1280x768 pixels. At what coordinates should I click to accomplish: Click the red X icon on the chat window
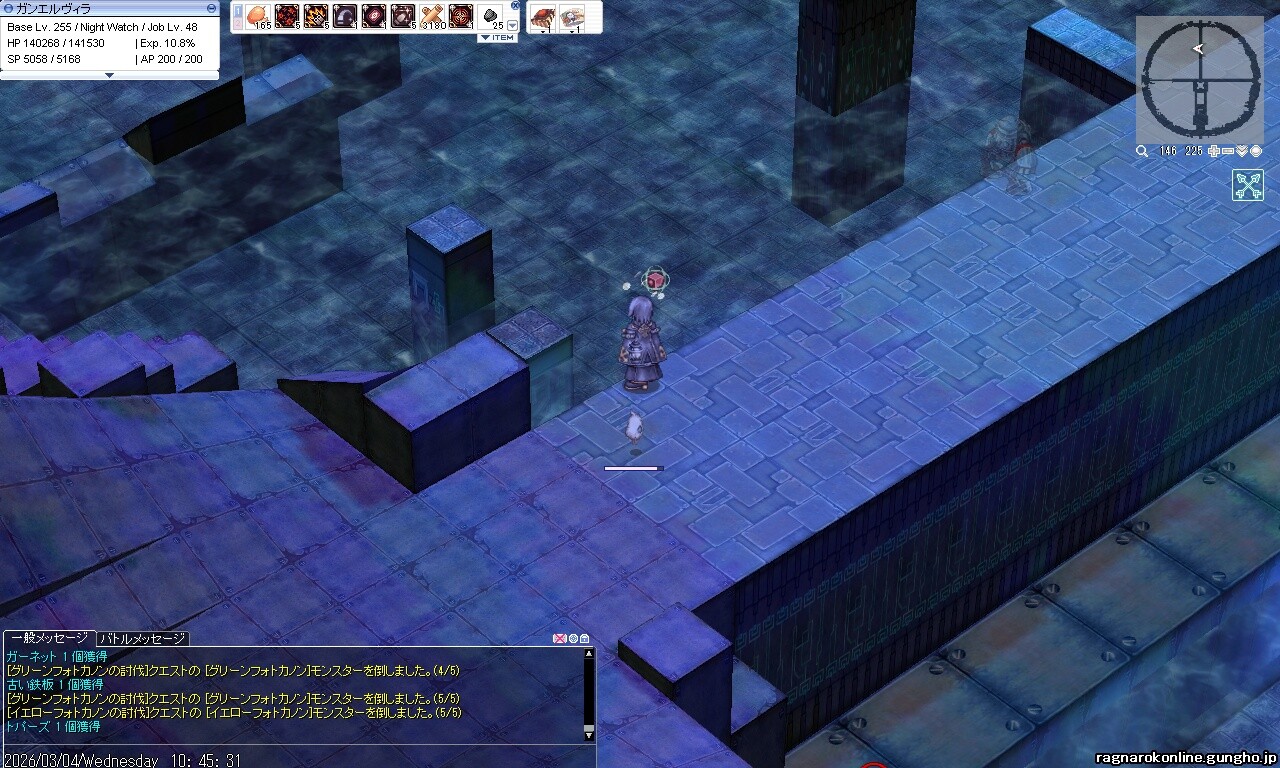click(559, 639)
